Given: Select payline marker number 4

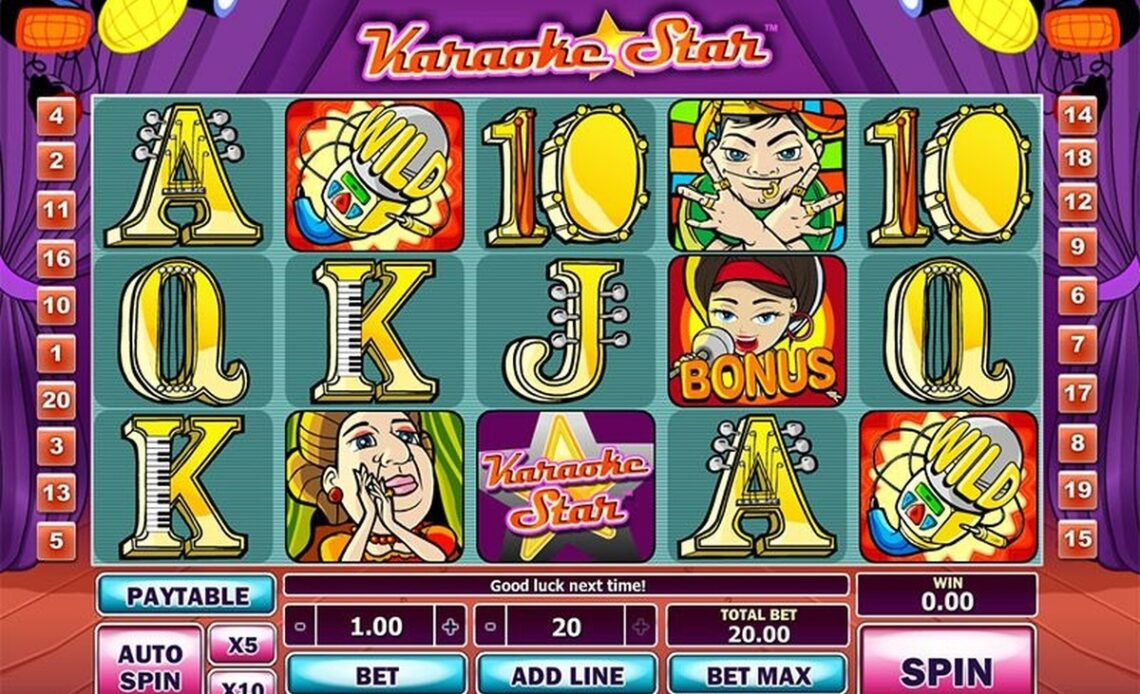Looking at the screenshot, I should click(x=56, y=116).
